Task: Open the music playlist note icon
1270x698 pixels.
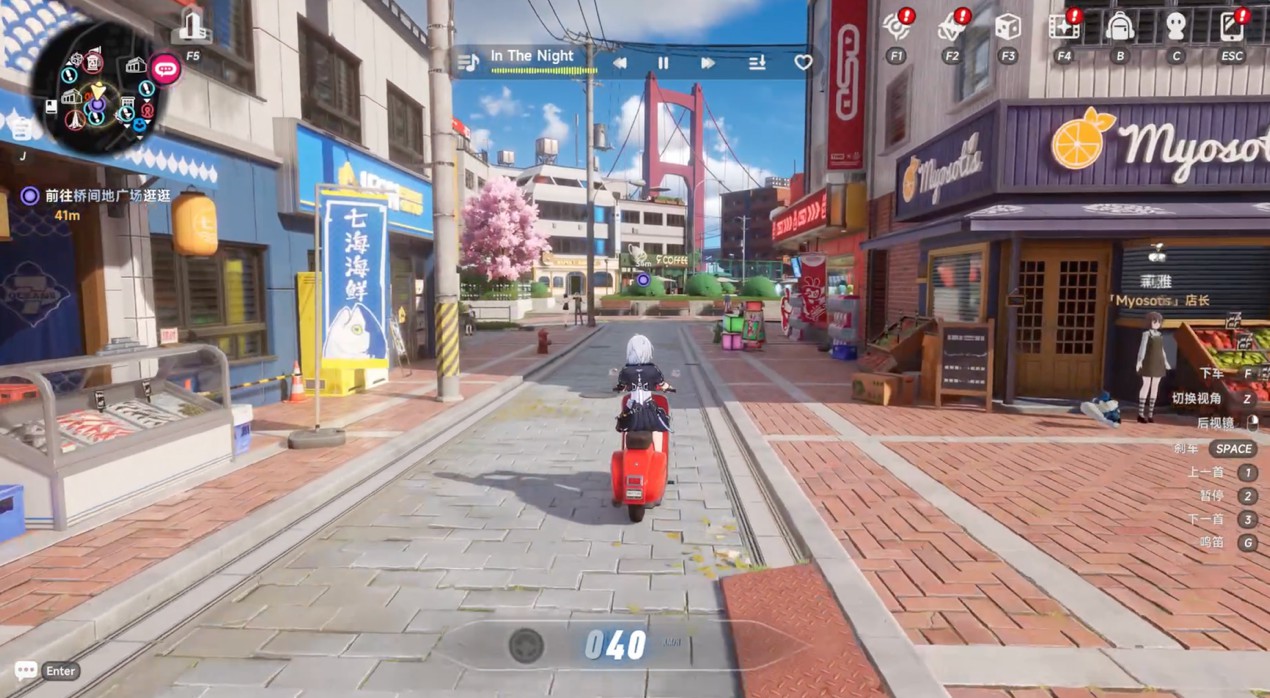Action: point(468,62)
